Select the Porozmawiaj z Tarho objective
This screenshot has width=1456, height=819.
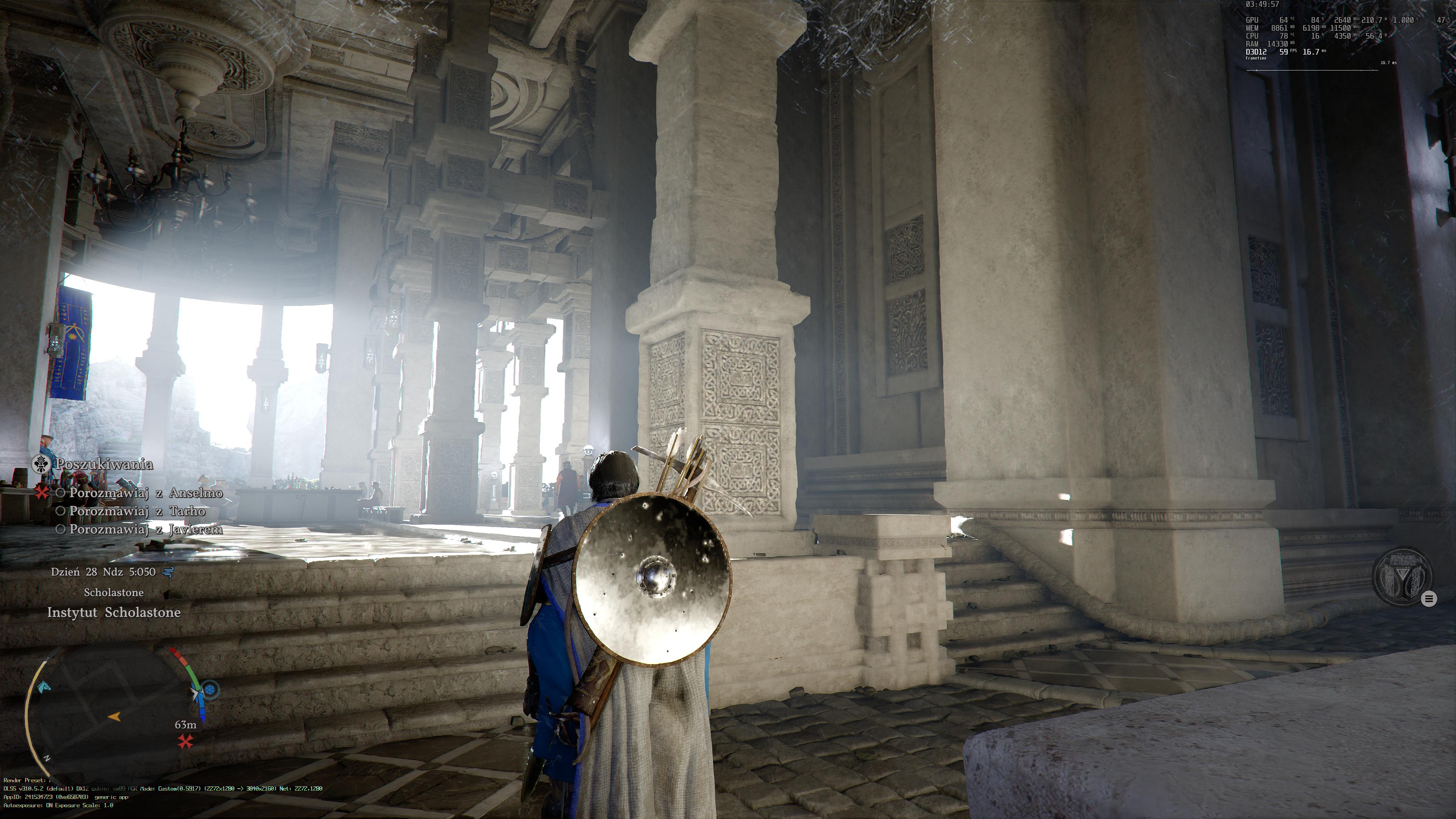tap(137, 511)
